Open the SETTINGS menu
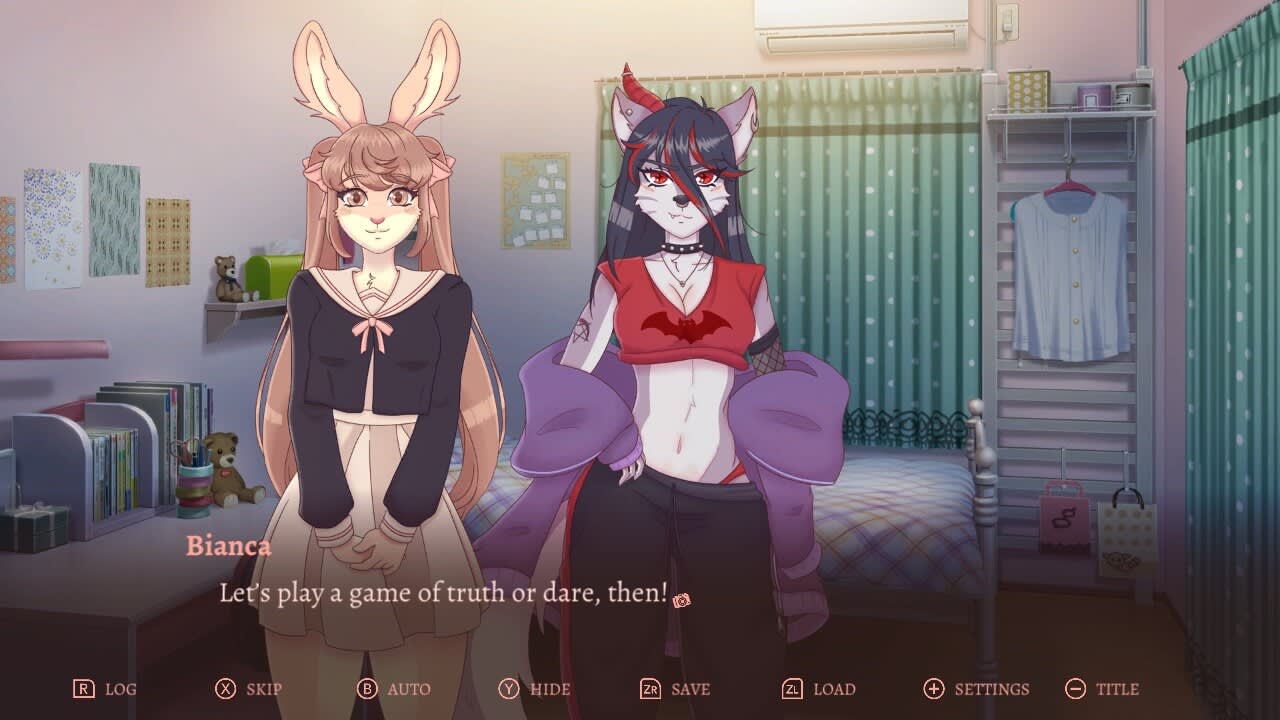 [985, 689]
